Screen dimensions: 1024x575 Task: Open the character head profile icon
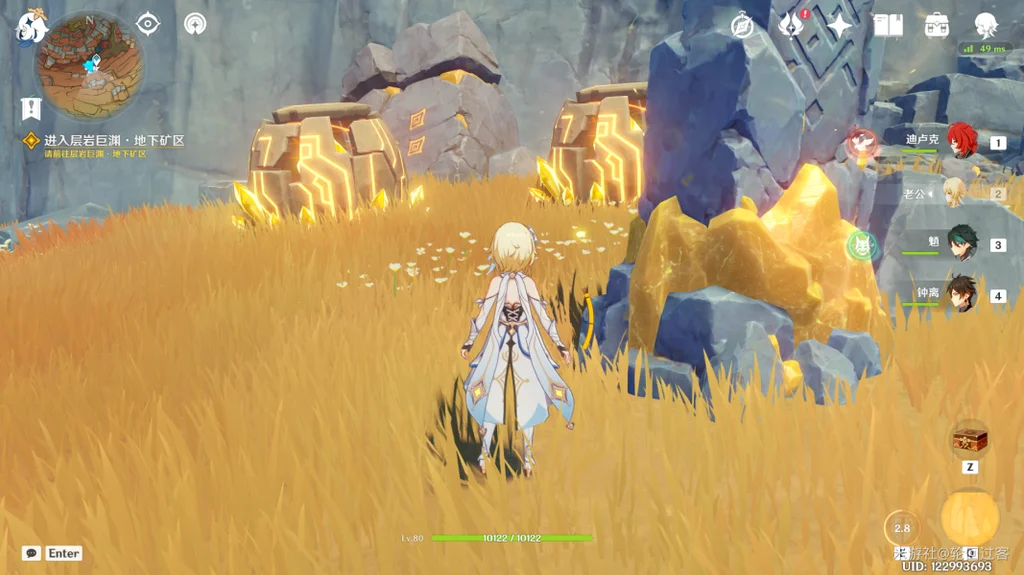pos(986,26)
